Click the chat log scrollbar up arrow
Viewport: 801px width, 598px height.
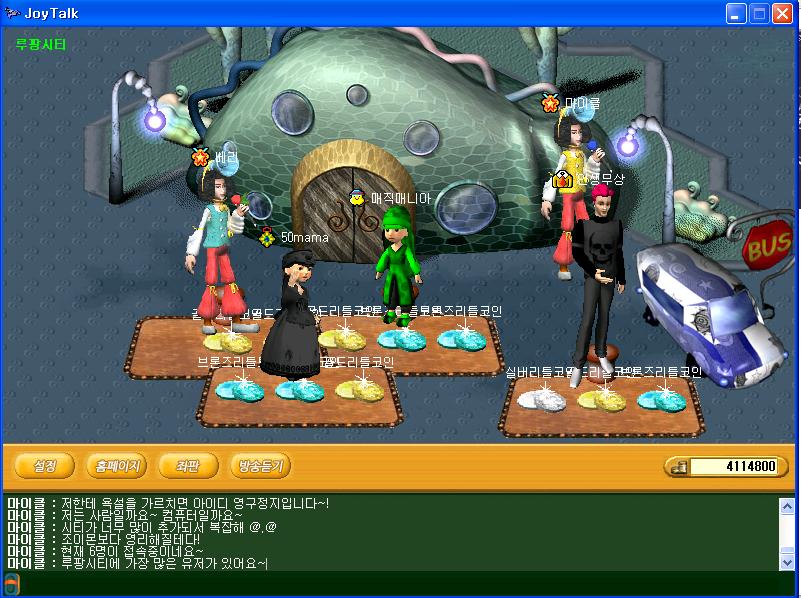pyautogui.click(x=786, y=506)
